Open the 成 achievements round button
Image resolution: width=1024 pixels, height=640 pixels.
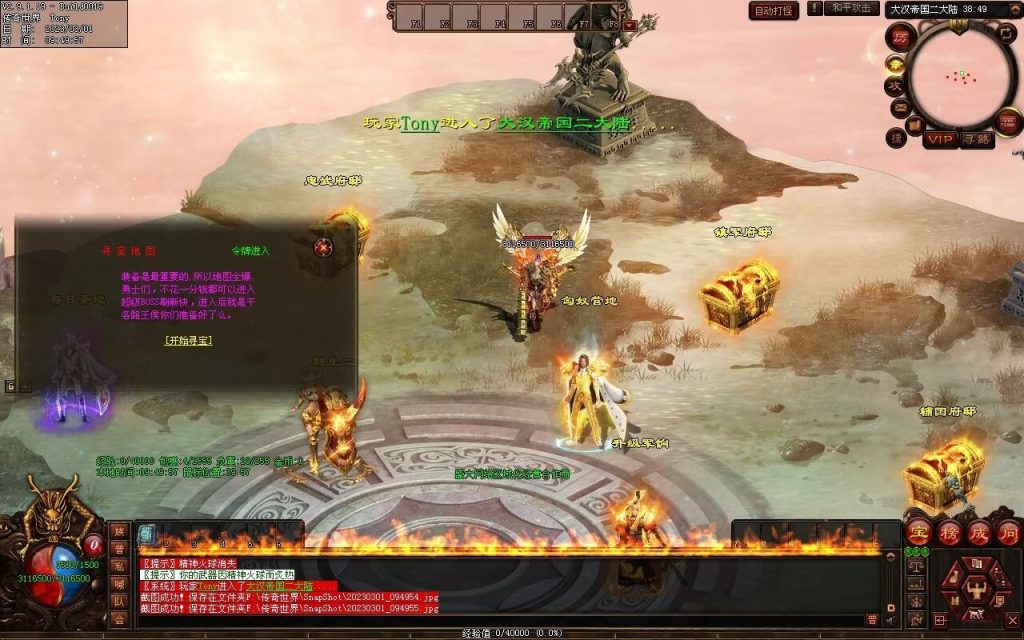(x=979, y=531)
